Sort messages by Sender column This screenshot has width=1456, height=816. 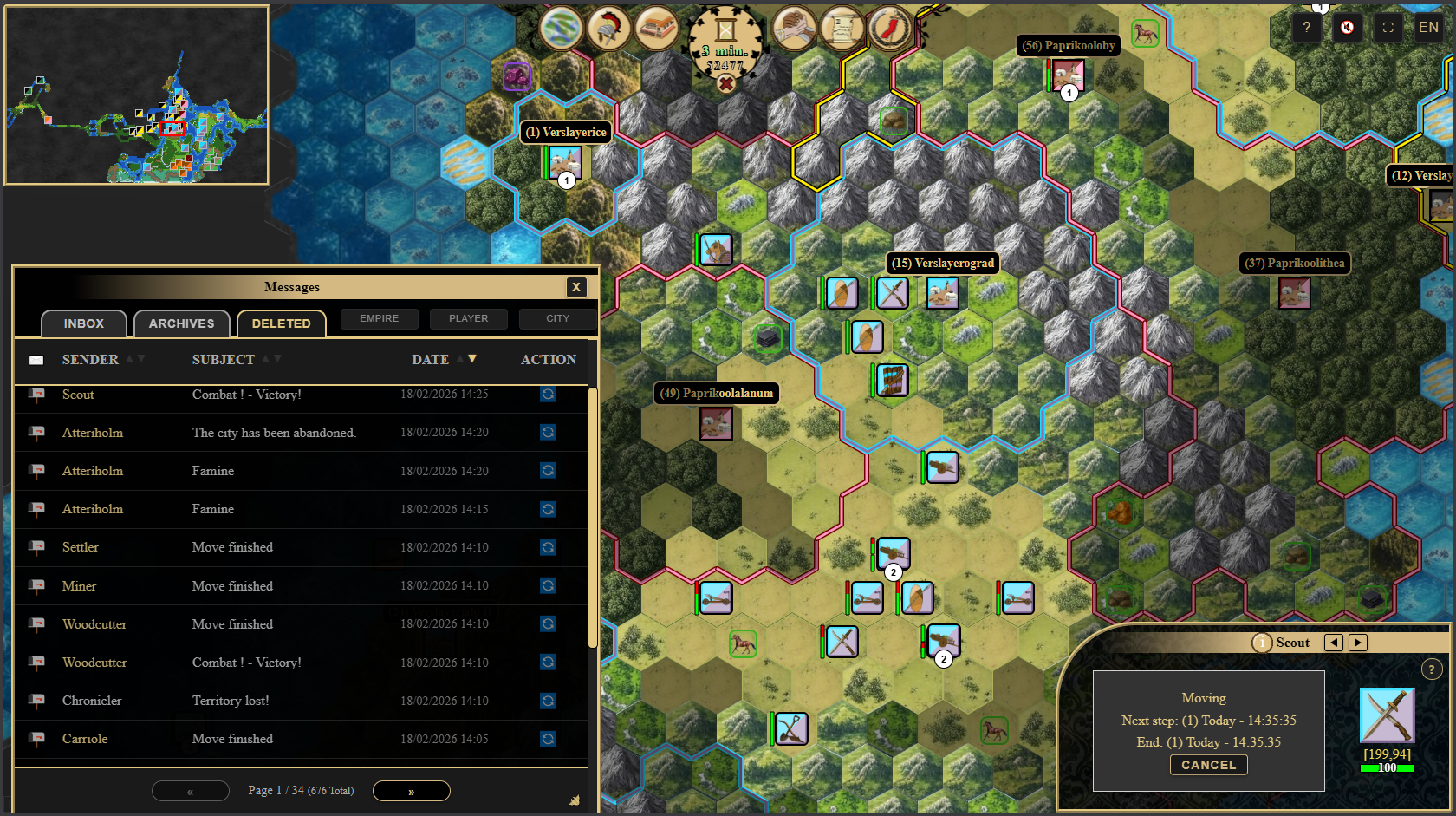[90, 359]
